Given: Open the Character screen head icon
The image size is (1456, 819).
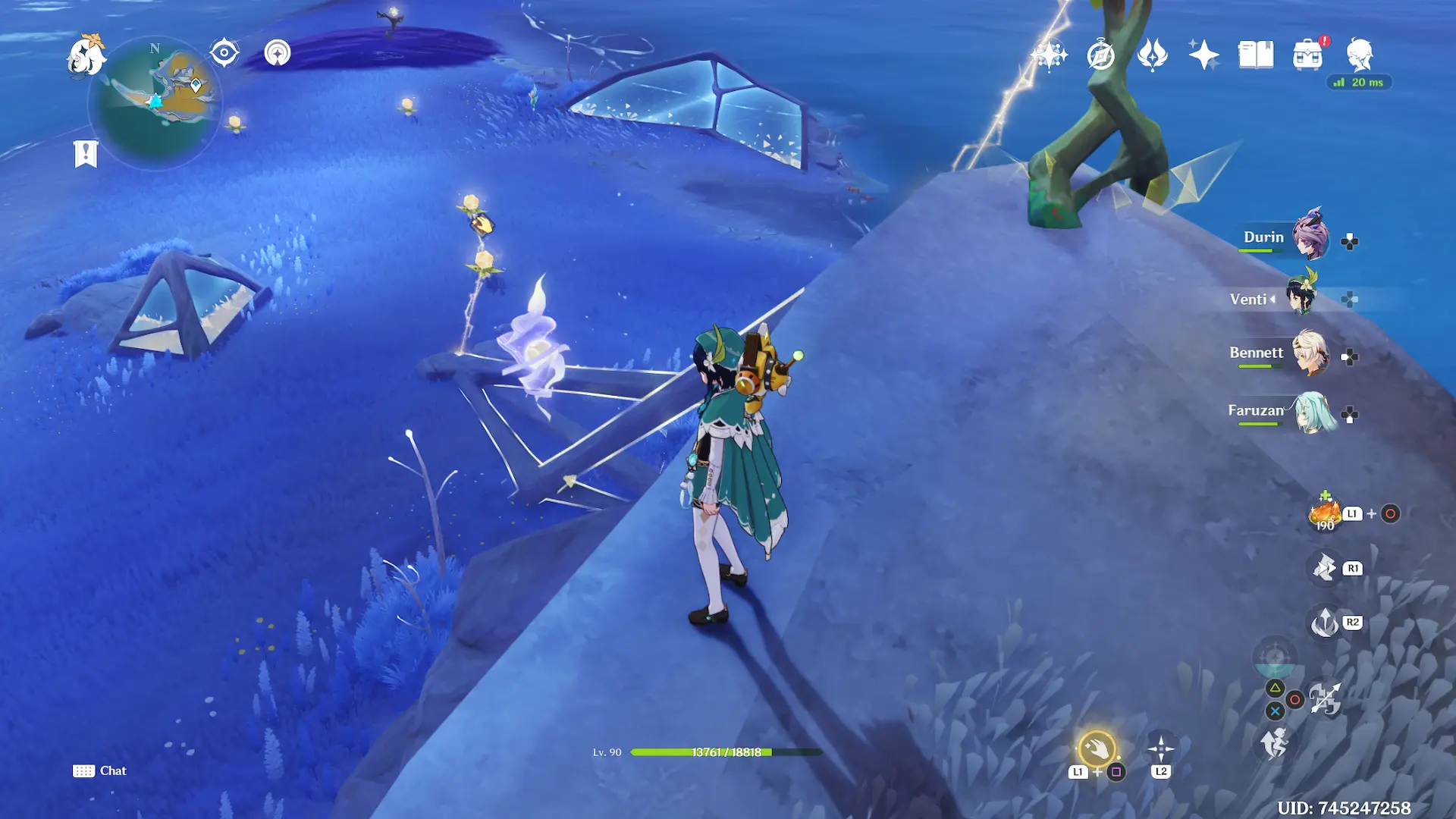Looking at the screenshot, I should coord(1359,55).
